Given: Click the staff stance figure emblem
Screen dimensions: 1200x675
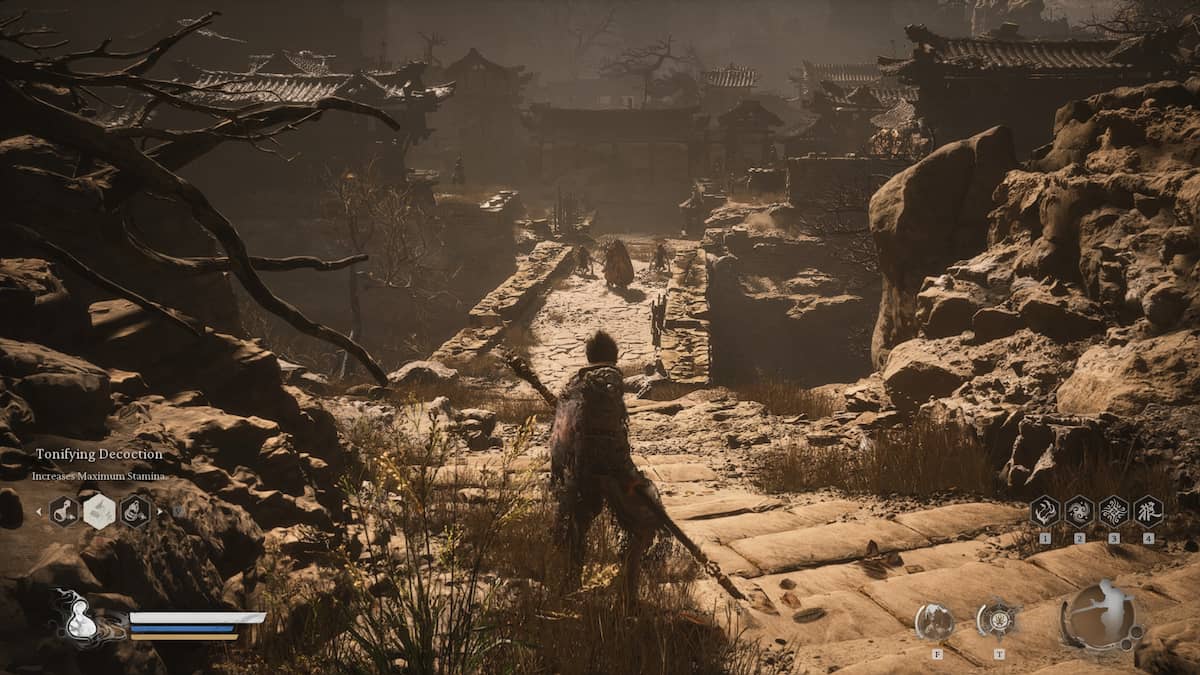Looking at the screenshot, I should (1102, 615).
